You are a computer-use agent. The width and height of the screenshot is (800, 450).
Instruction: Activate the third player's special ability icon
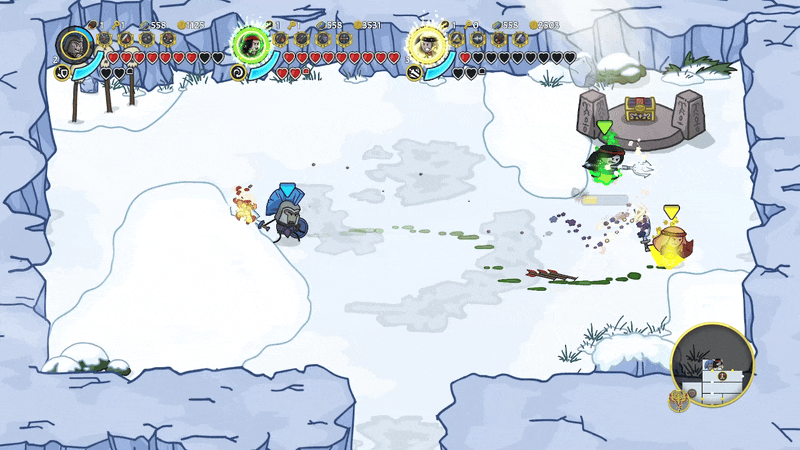tap(414, 73)
